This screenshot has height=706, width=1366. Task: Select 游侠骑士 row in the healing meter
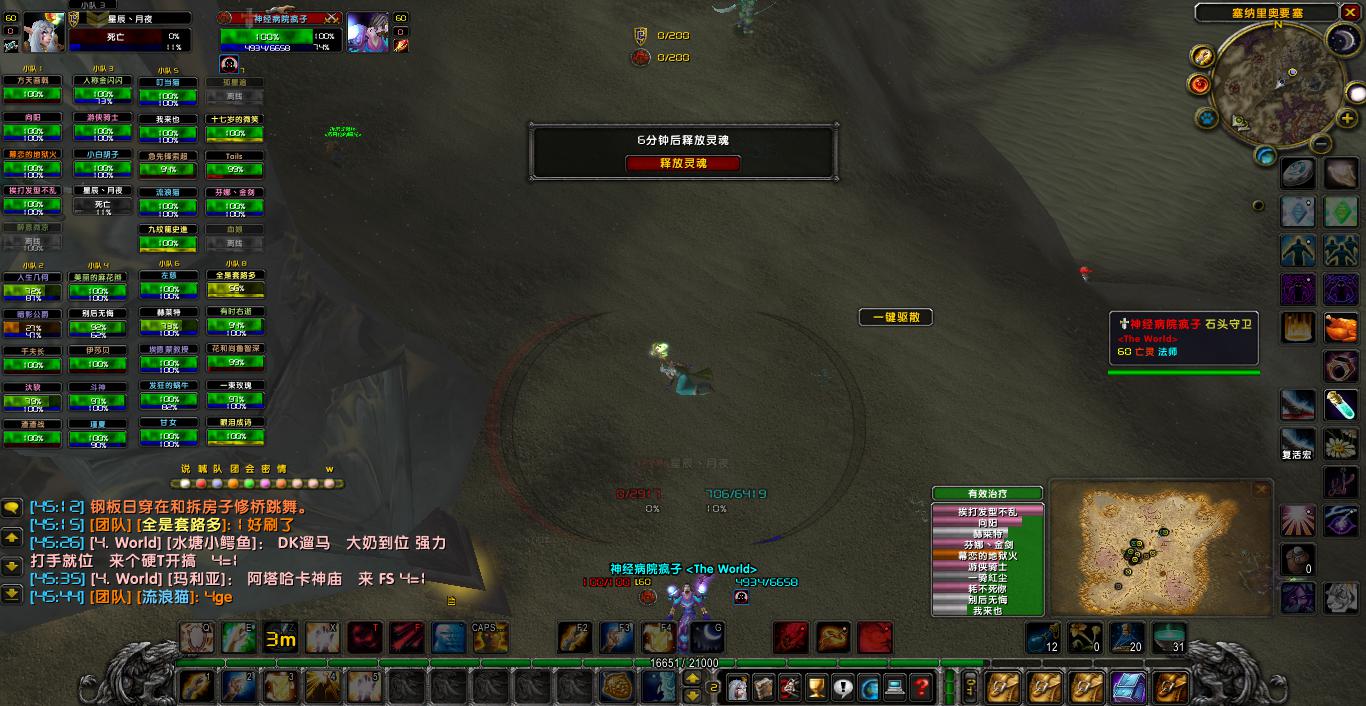click(x=987, y=566)
